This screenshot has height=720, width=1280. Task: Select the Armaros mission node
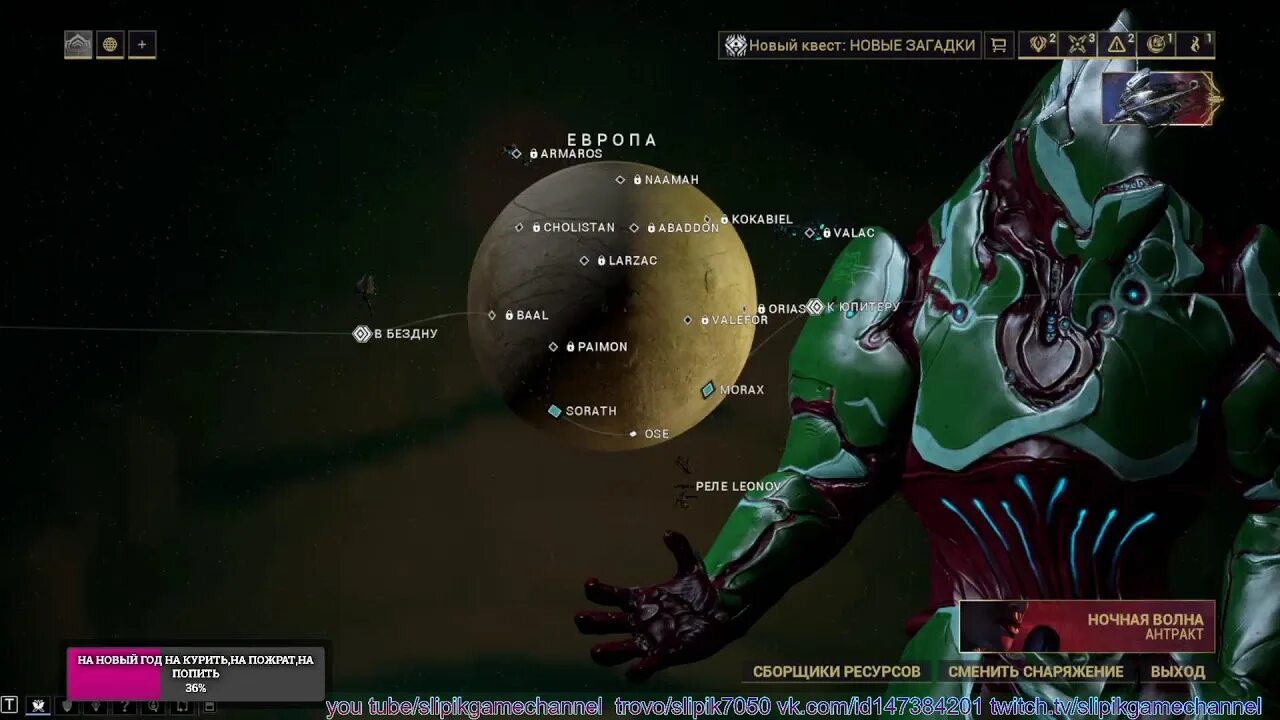point(517,154)
